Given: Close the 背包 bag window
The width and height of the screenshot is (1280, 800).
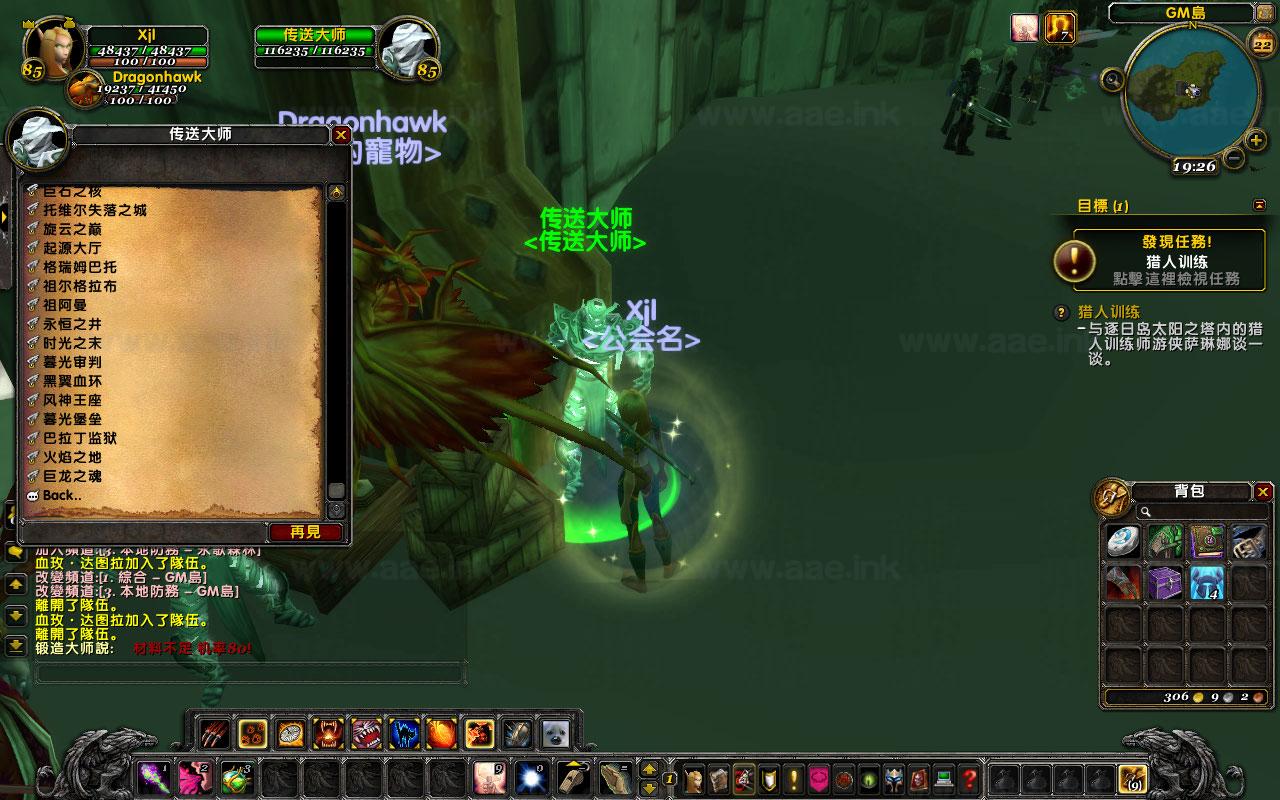Looking at the screenshot, I should (x=1263, y=491).
